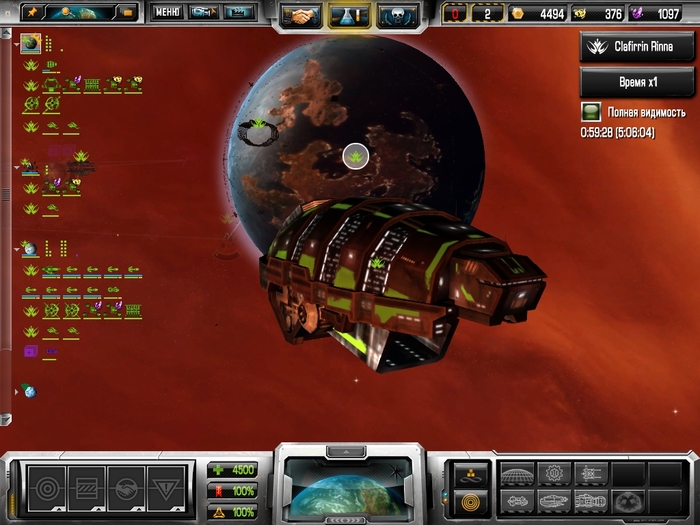
Task: Expand the bottom planet entry in empire tree
Action: 17,391
